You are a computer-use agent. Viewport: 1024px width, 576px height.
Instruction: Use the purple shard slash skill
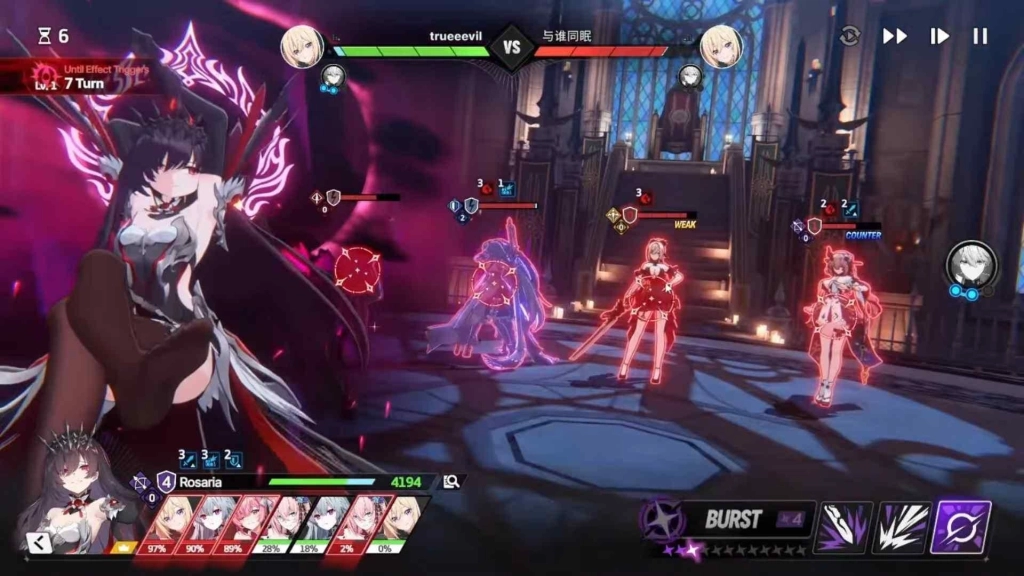(844, 526)
